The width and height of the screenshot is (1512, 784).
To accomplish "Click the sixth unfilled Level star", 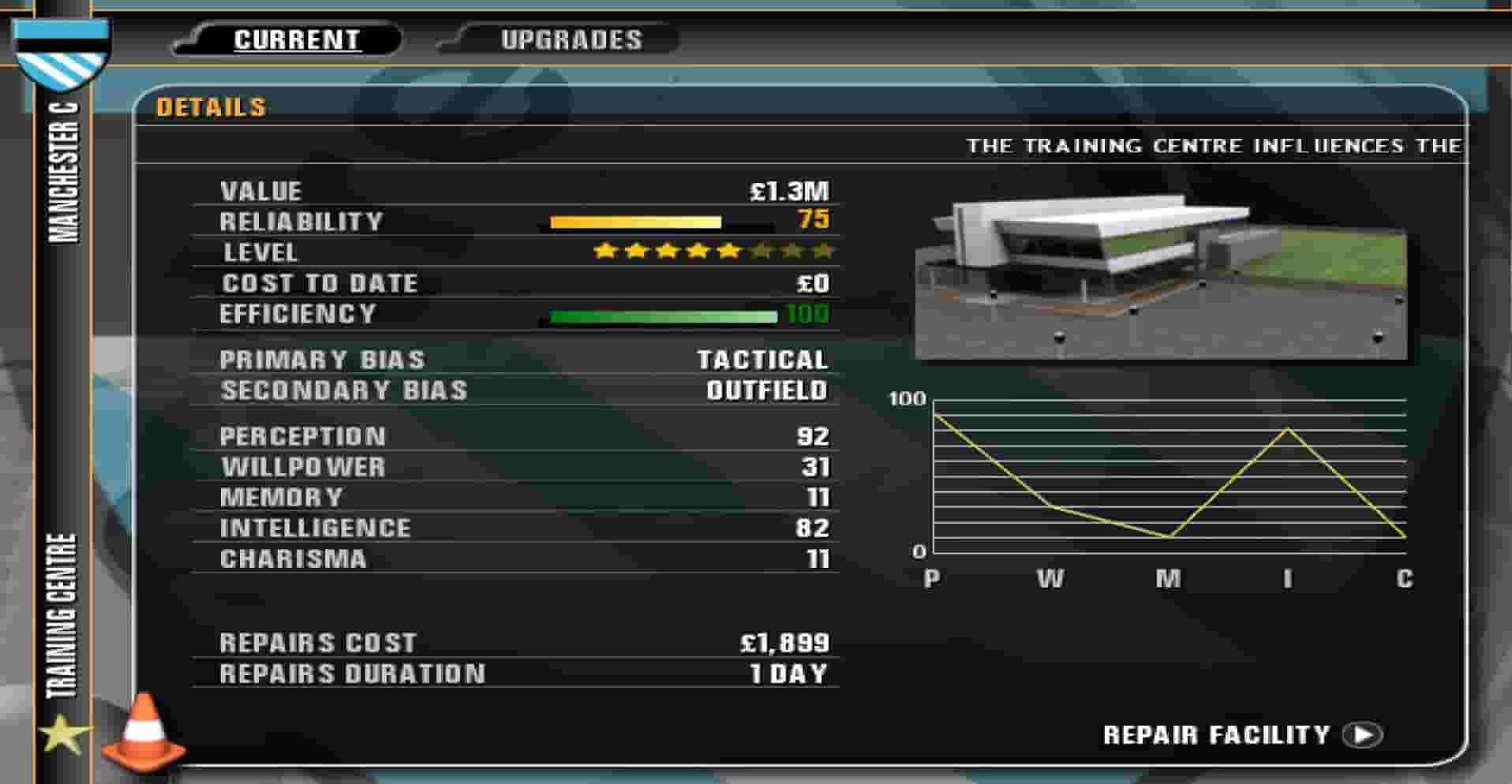I will (762, 251).
